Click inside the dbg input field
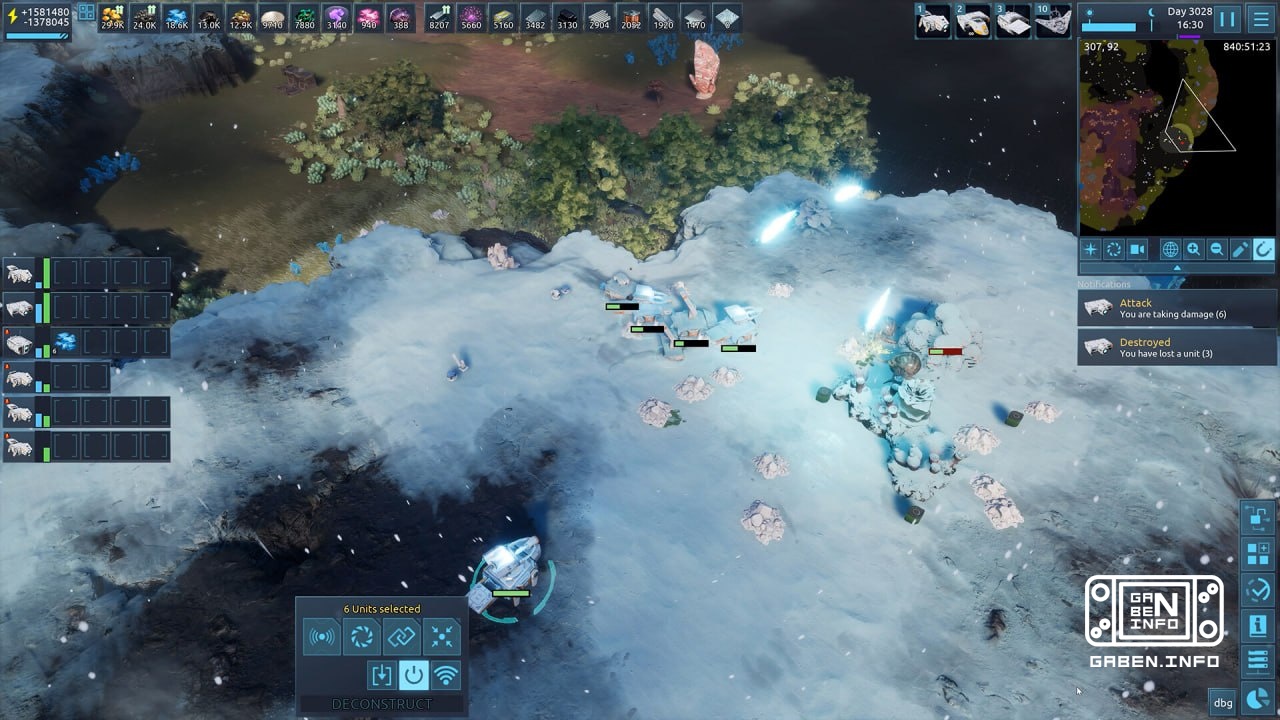This screenshot has height=720, width=1280. 1221,702
